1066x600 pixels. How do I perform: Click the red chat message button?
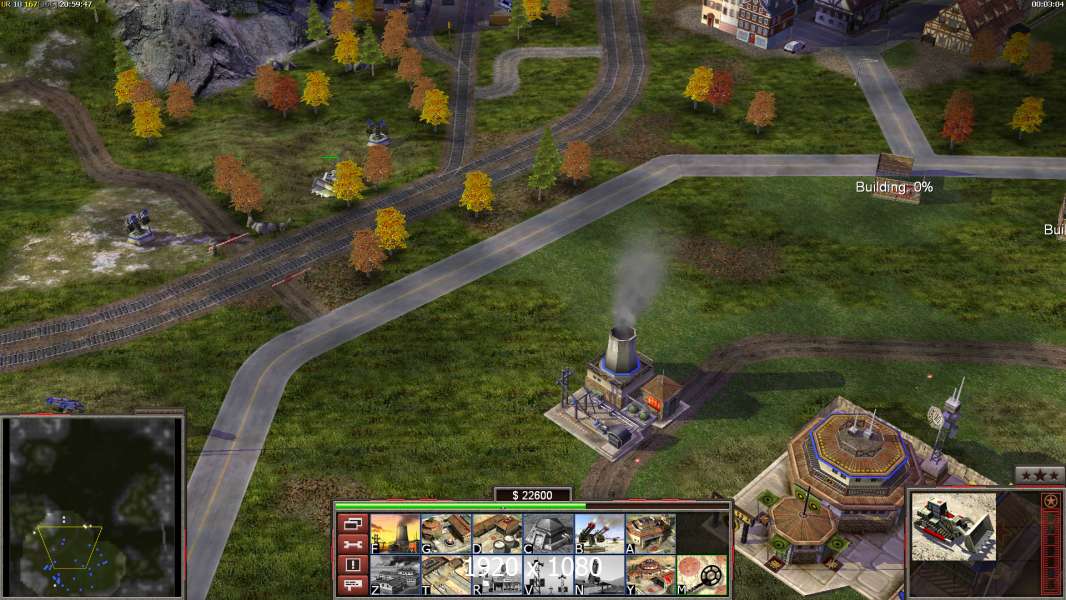point(351,586)
